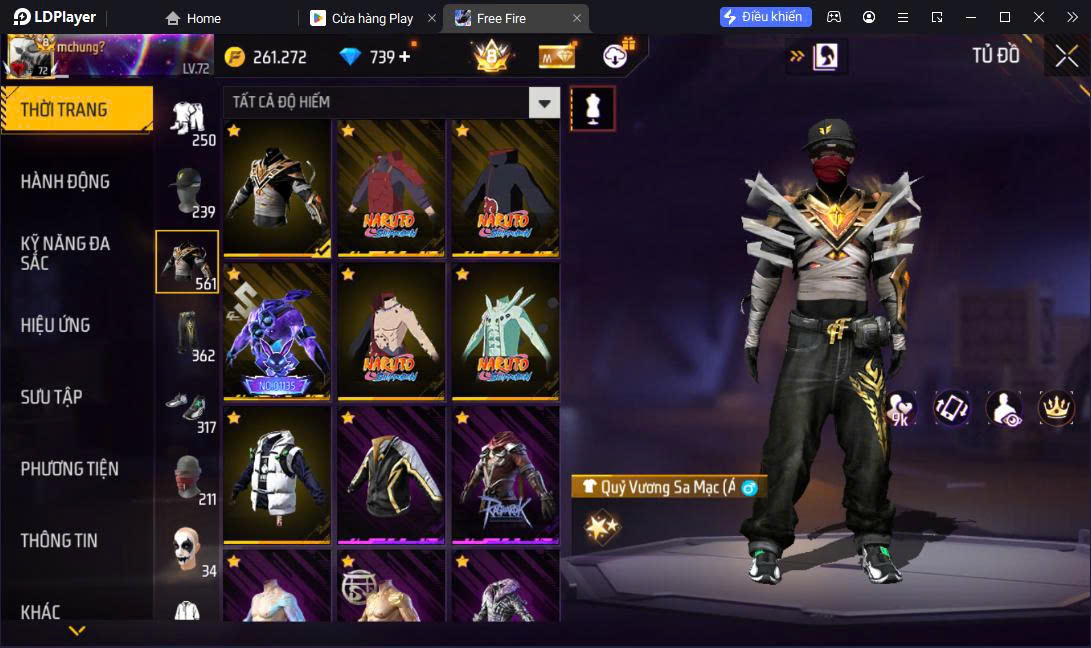Open the Điều khiển control panel

[765, 17]
